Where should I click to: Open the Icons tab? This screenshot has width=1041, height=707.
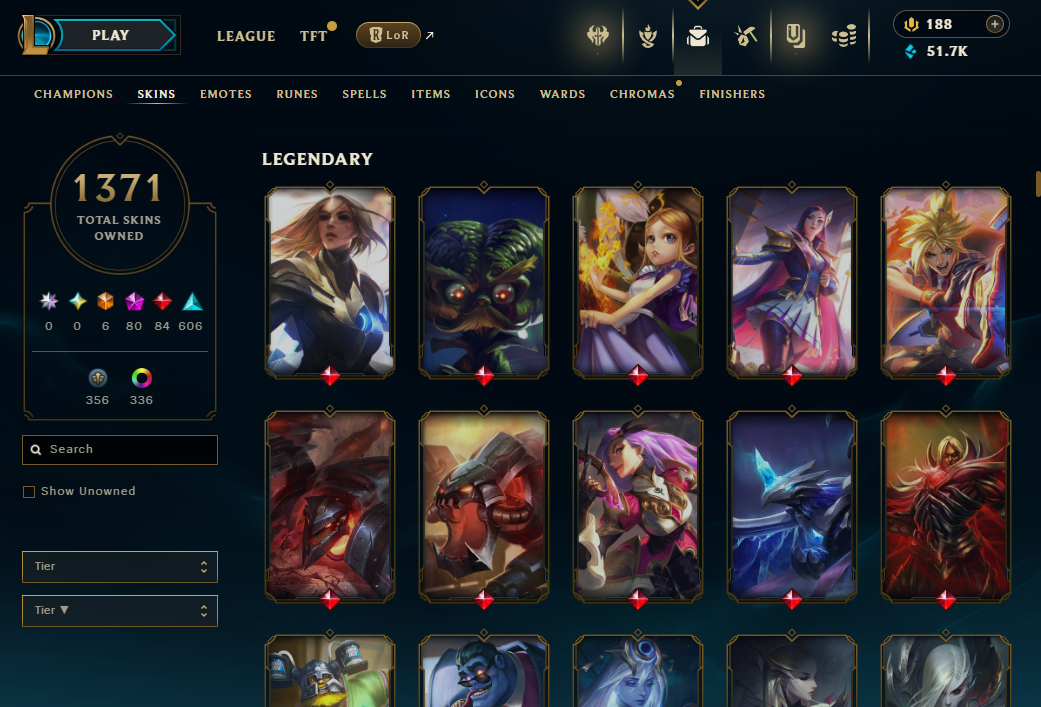495,94
